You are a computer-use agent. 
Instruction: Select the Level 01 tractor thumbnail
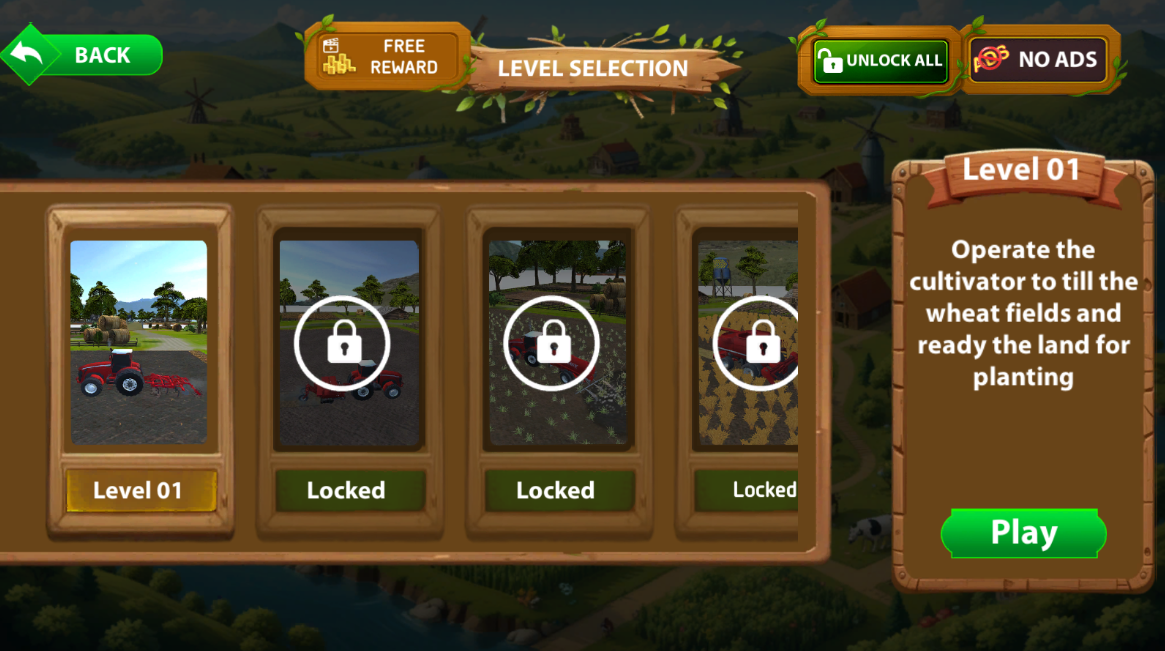pos(139,342)
